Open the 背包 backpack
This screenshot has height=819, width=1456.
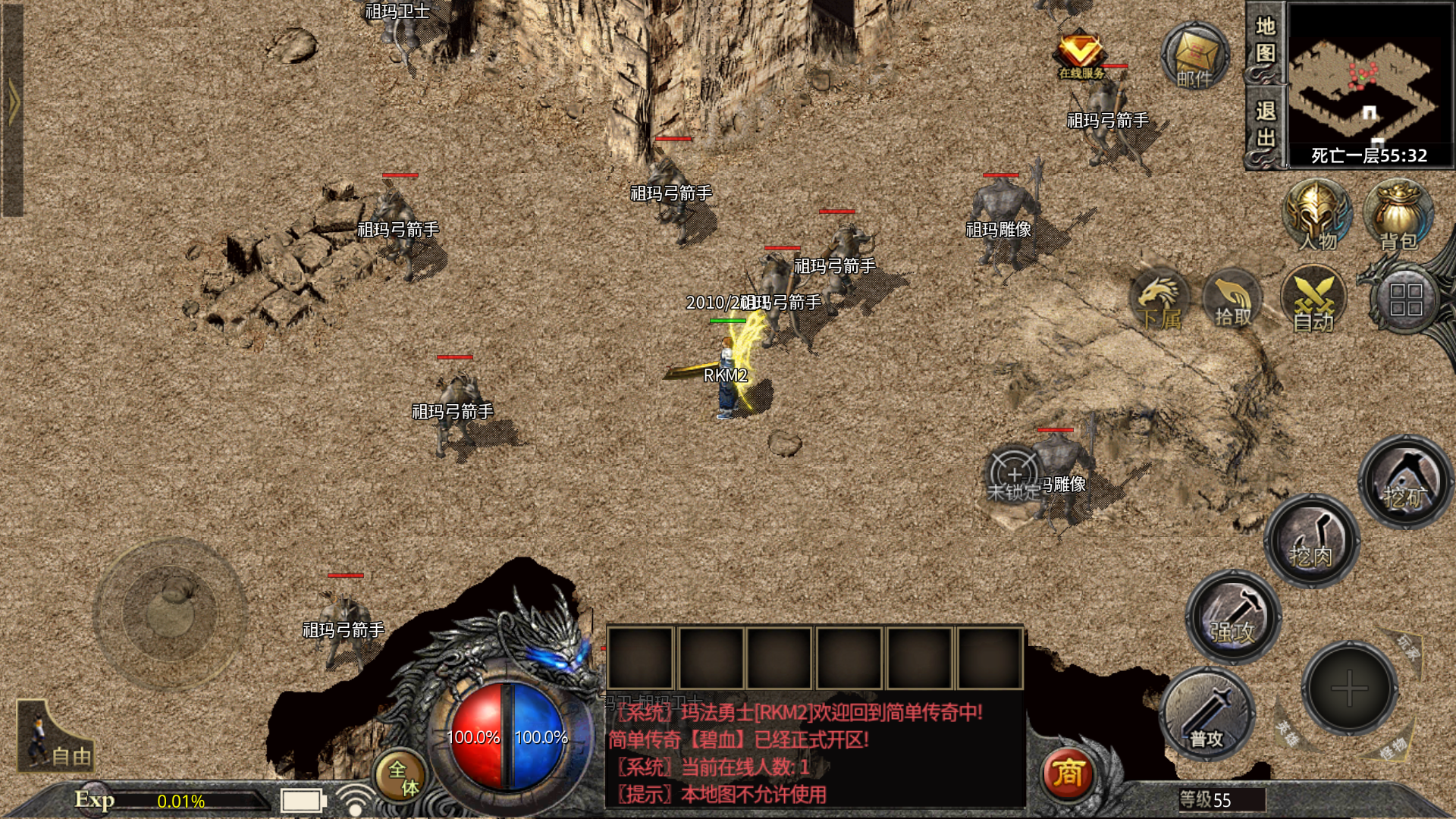(x=1398, y=216)
